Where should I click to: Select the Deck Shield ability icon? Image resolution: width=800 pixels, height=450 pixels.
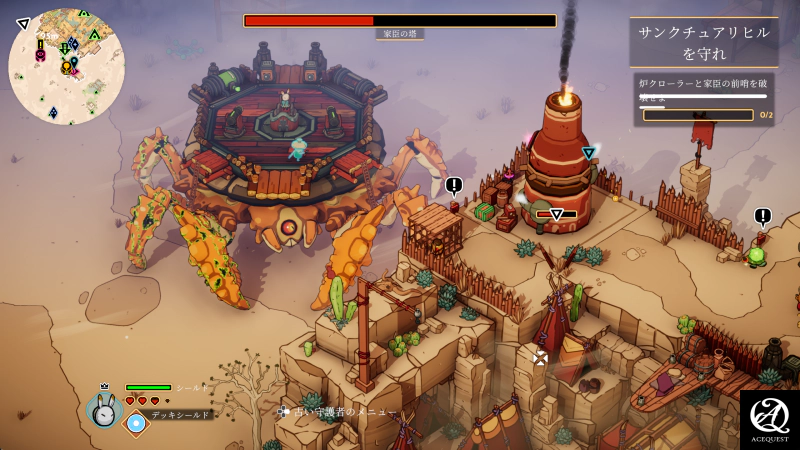point(135,423)
